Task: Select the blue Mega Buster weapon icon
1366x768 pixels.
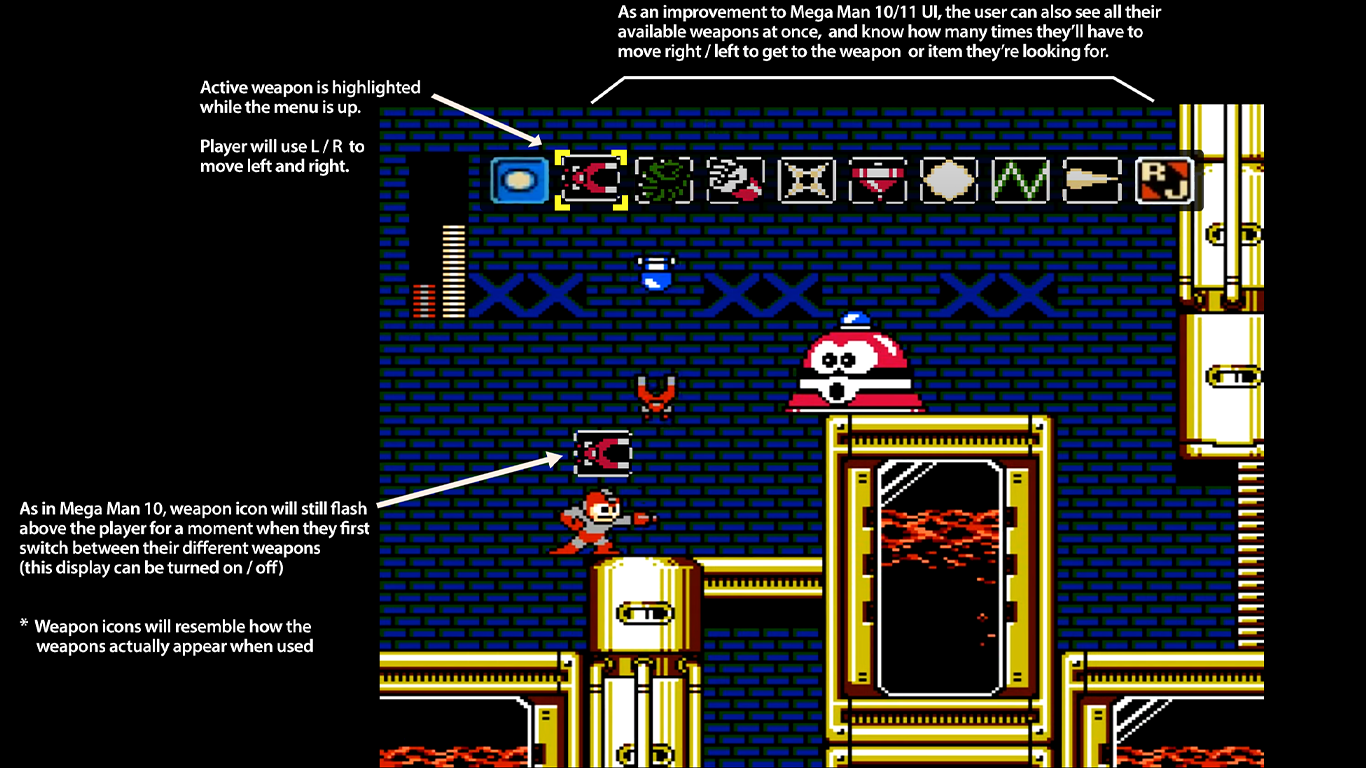Action: click(520, 181)
